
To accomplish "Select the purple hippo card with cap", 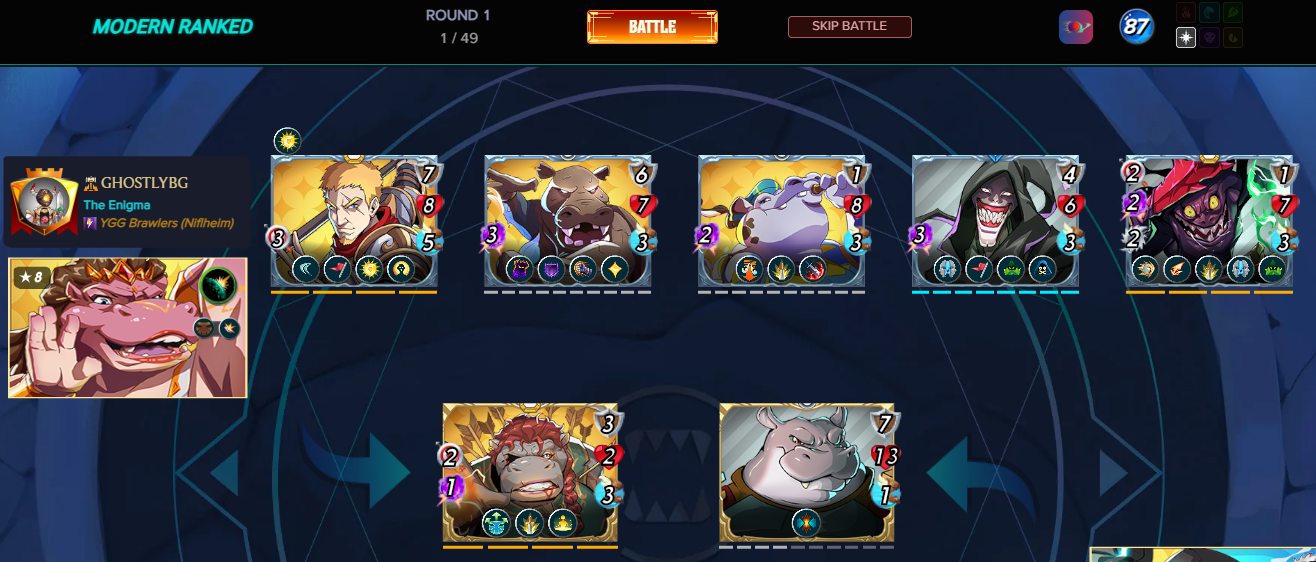I will pos(781,222).
